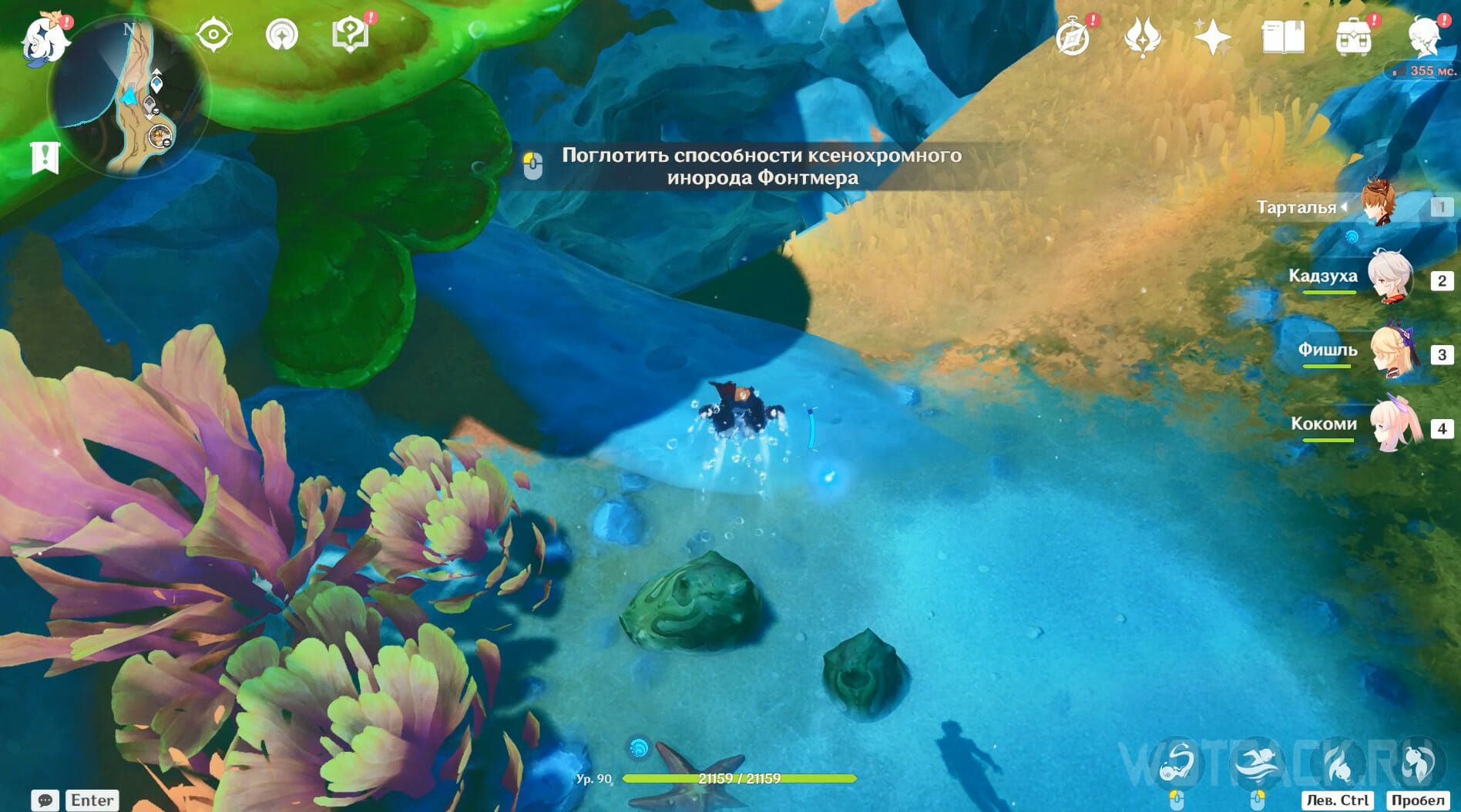This screenshot has width=1461, height=812.
Task: Open the tutorial book with question mark
Action: (349, 35)
